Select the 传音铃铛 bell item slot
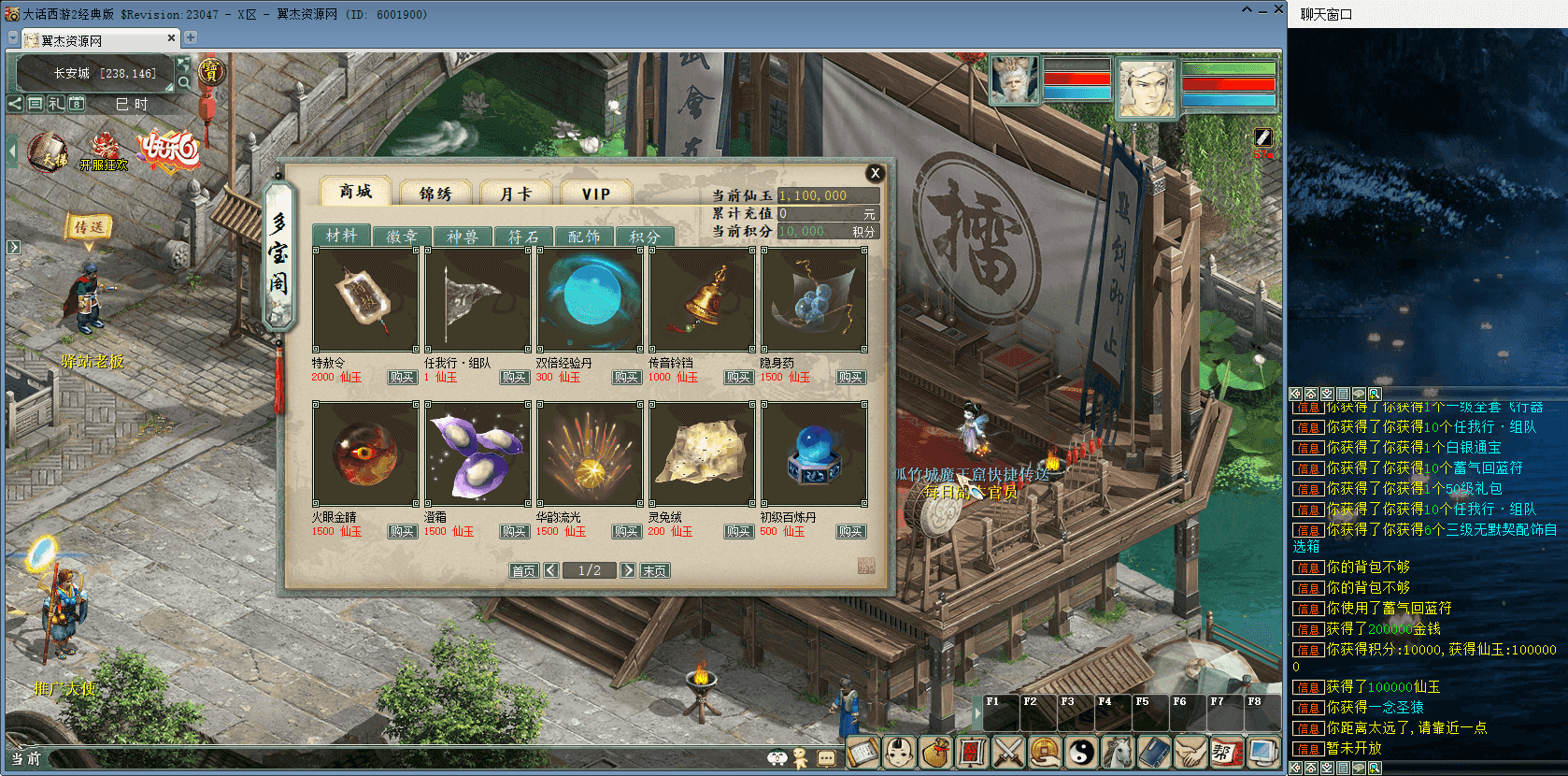This screenshot has height=776, width=1568. tap(702, 299)
